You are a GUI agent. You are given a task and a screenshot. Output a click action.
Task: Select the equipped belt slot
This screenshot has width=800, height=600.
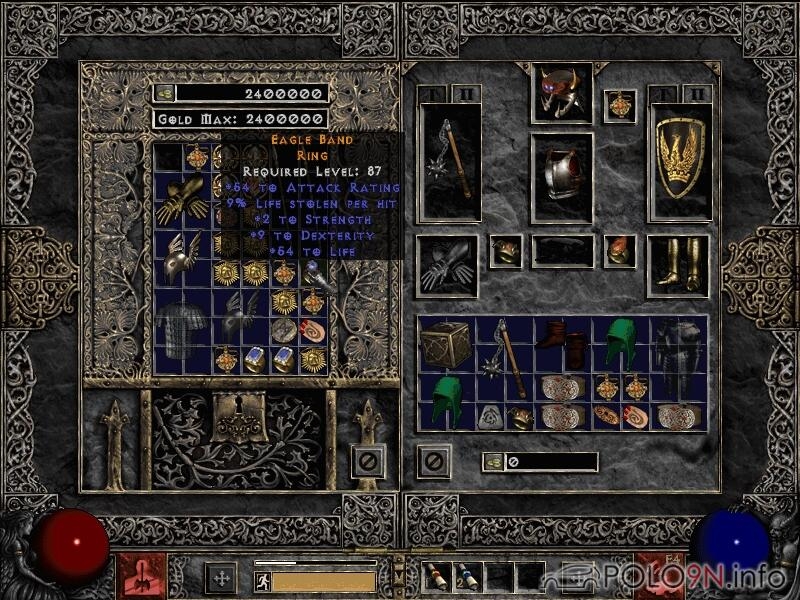[561, 251]
